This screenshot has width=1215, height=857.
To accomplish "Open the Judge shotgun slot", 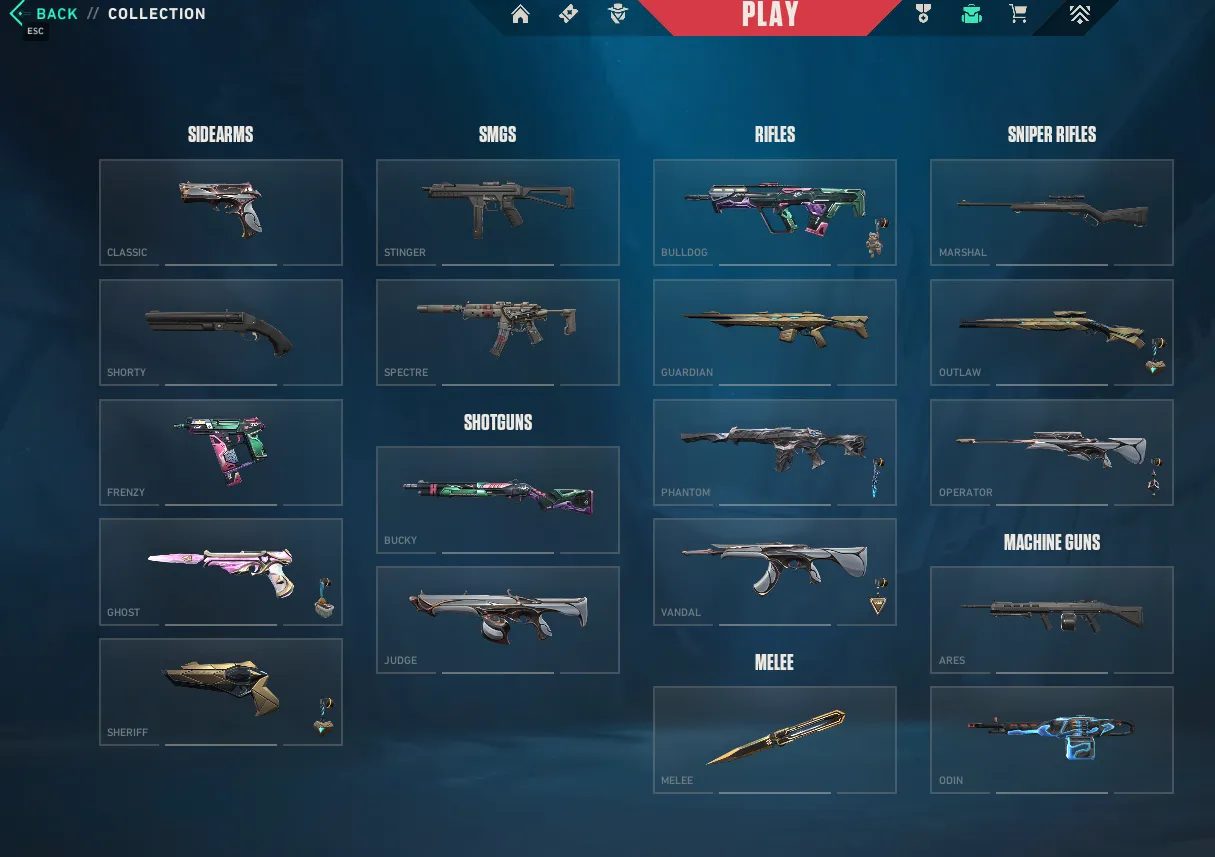I will coord(498,619).
